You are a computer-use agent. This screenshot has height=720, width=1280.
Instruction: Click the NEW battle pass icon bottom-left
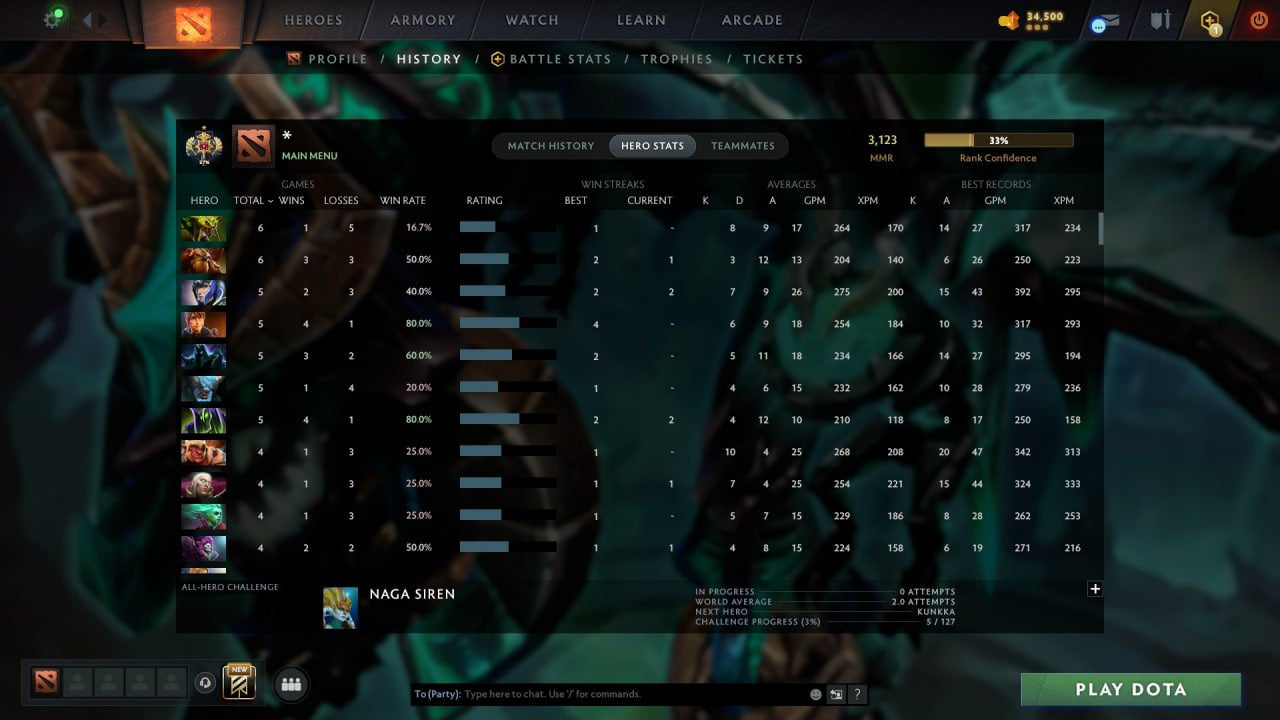pos(237,681)
